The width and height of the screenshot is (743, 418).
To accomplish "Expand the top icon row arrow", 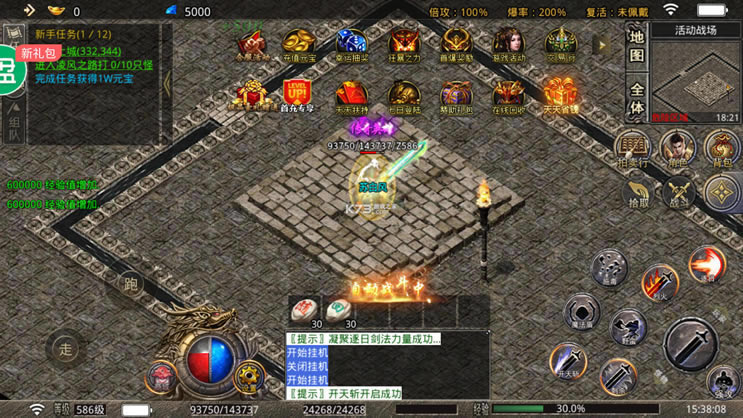I will pyautogui.click(x=602, y=45).
